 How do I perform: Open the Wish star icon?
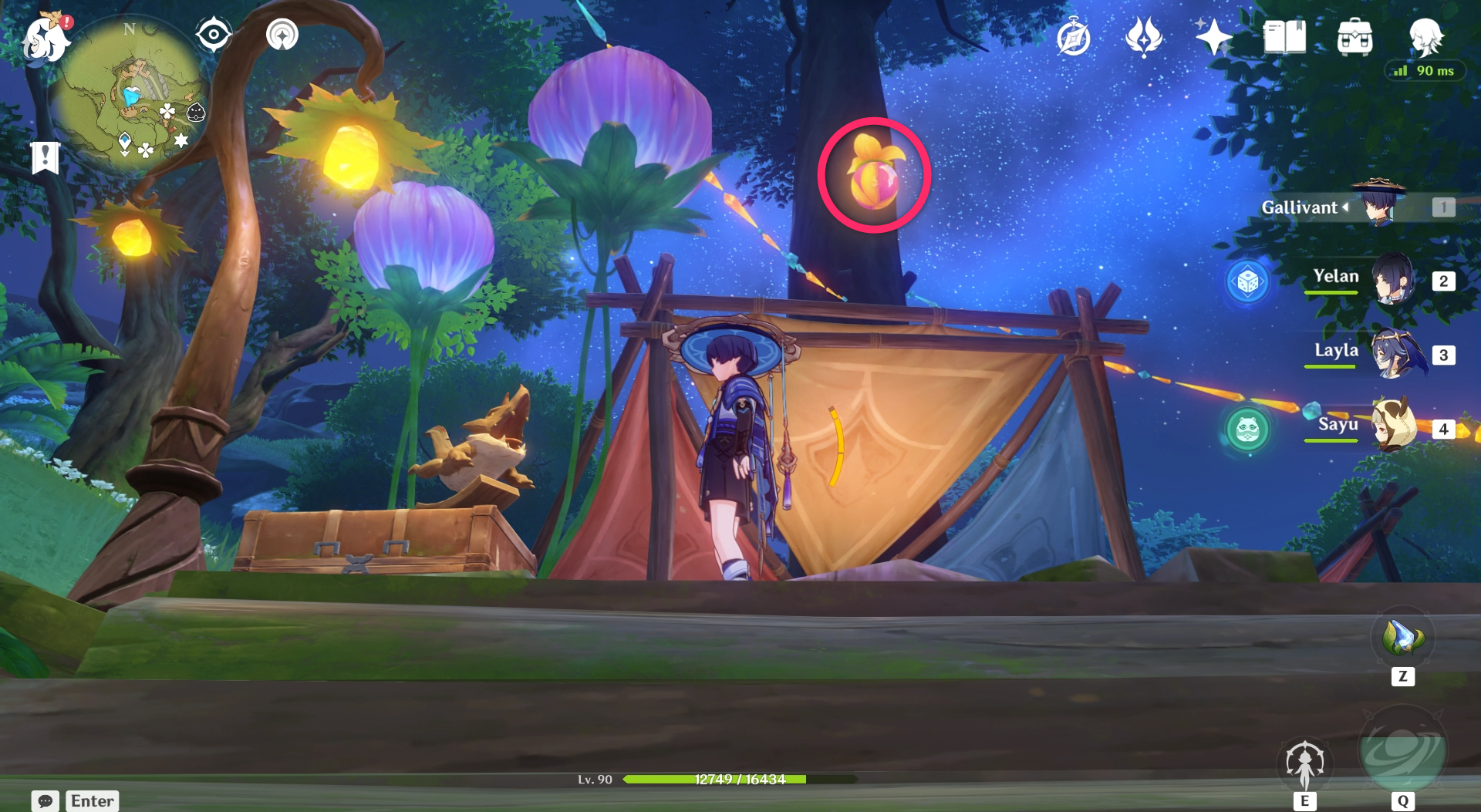1213,37
